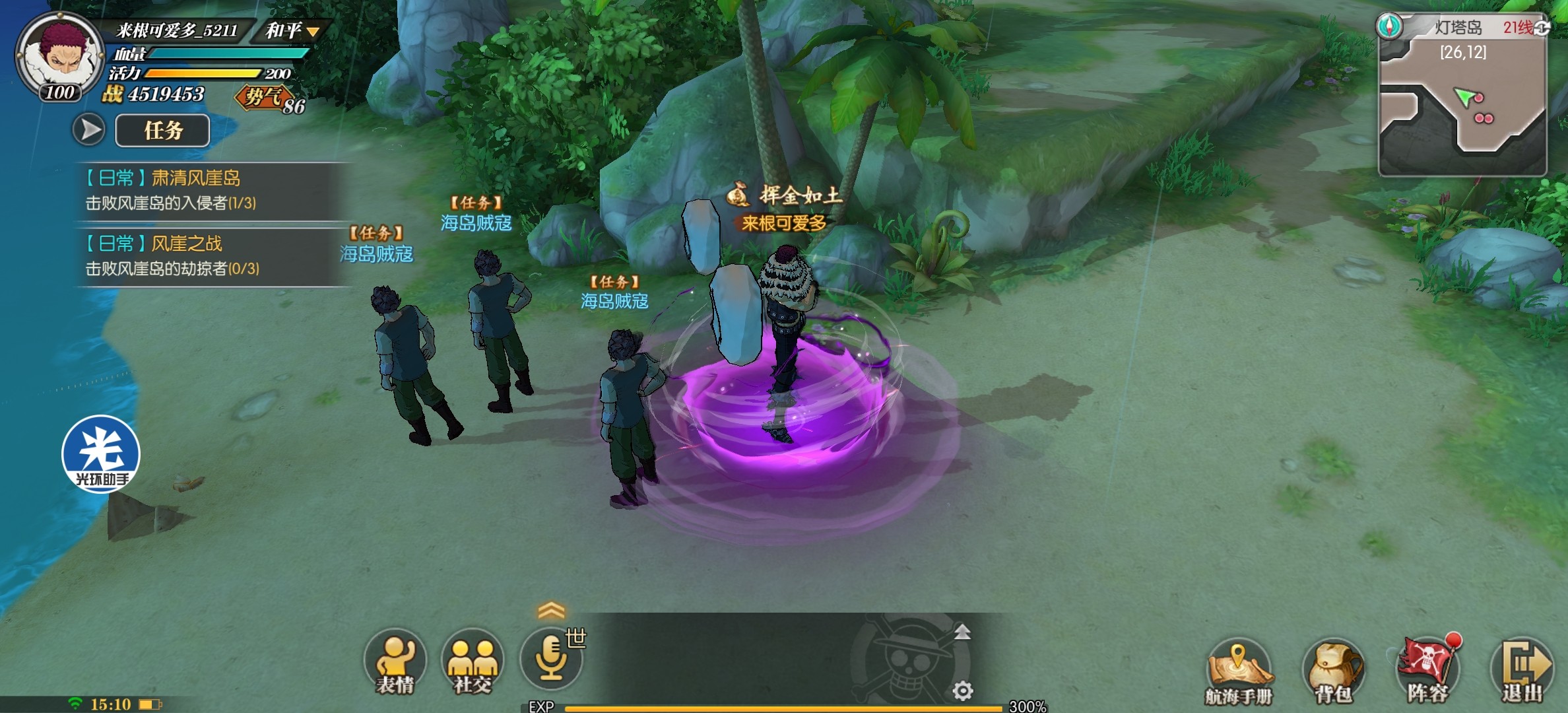Image resolution: width=1568 pixels, height=713 pixels.
Task: Open the 航海手册 voyage handbook
Action: coord(1238,670)
